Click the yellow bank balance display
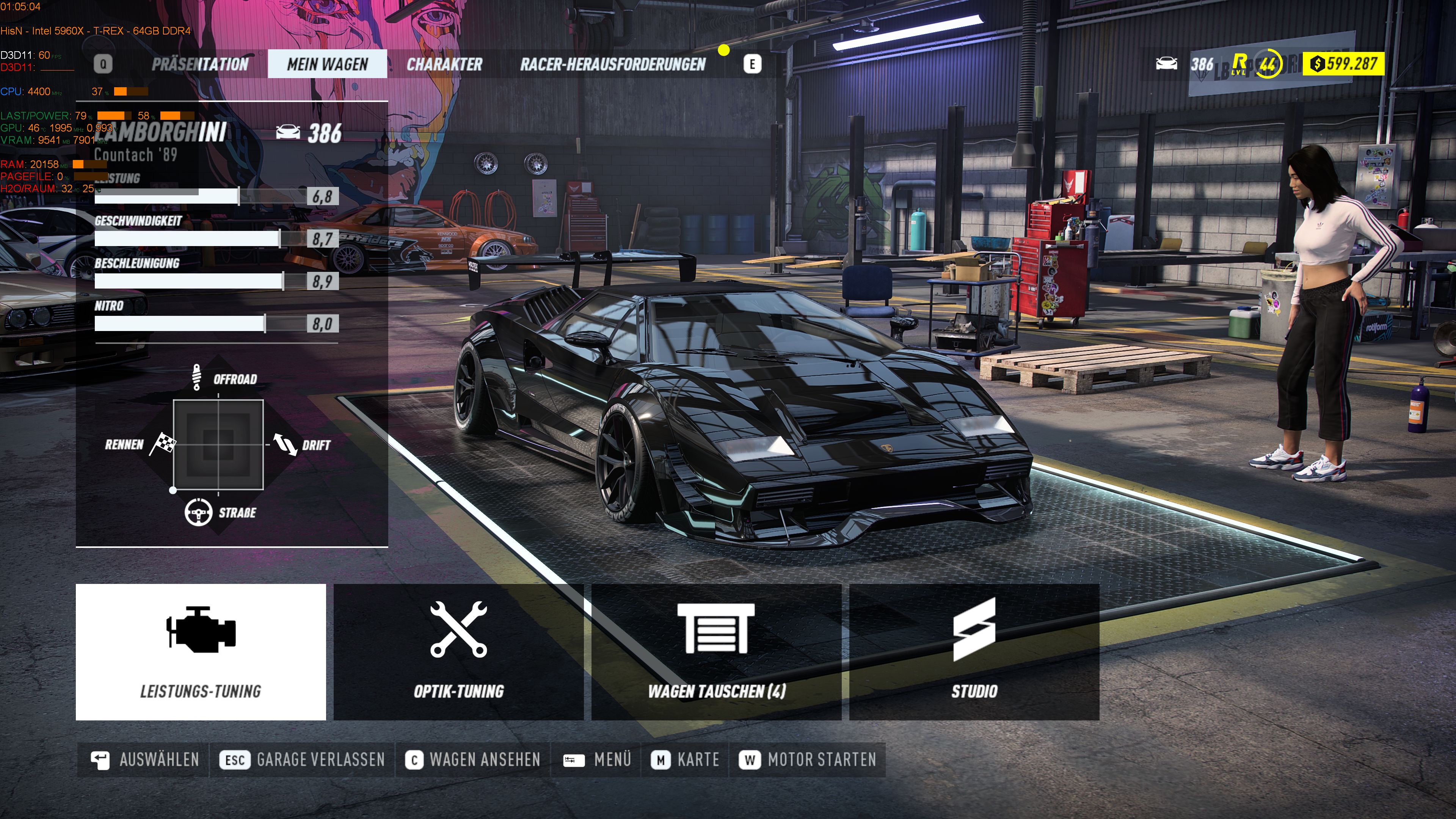This screenshot has width=1456, height=819. coord(1343,63)
